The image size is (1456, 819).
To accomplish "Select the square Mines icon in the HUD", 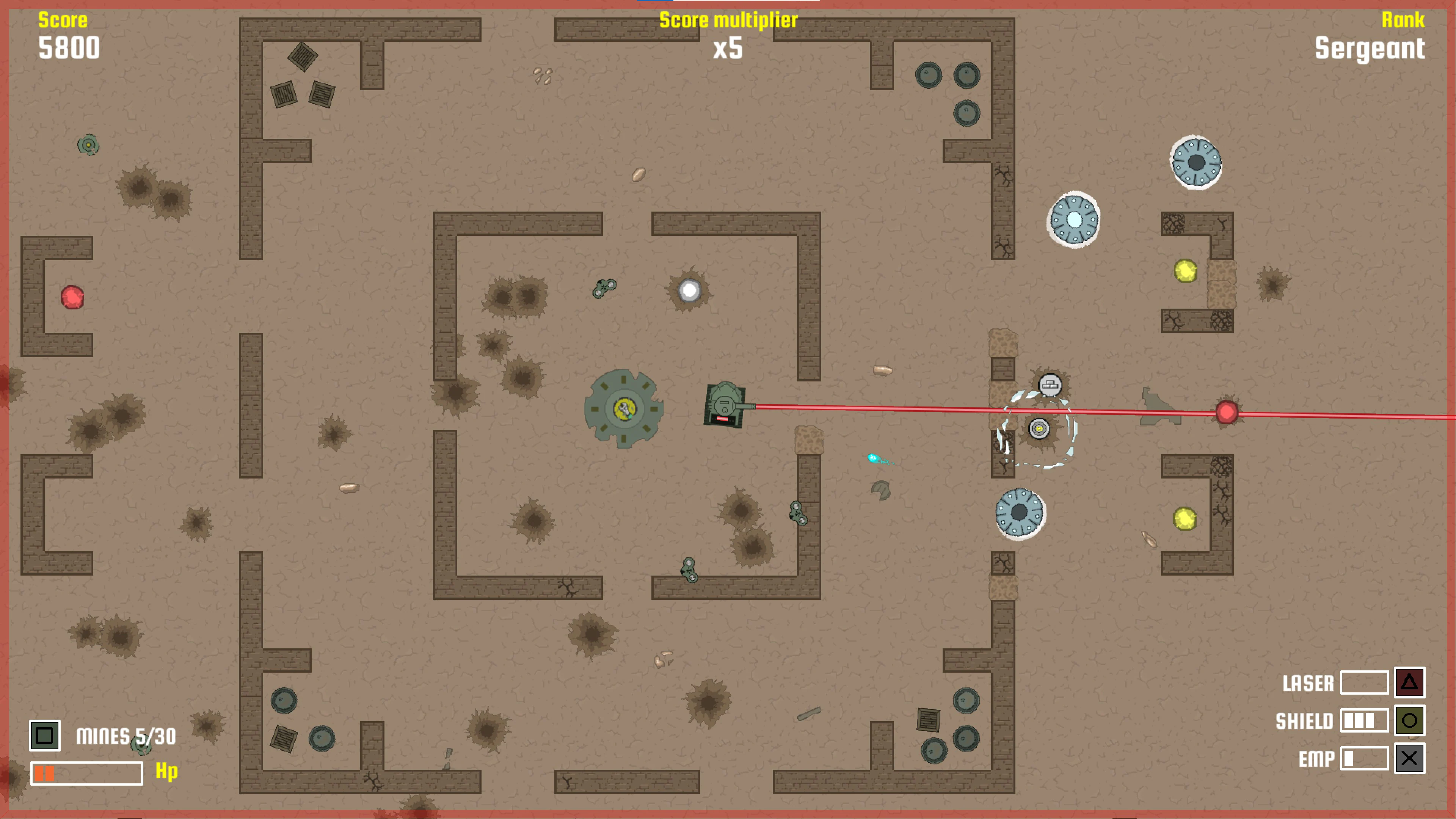I will click(x=45, y=736).
